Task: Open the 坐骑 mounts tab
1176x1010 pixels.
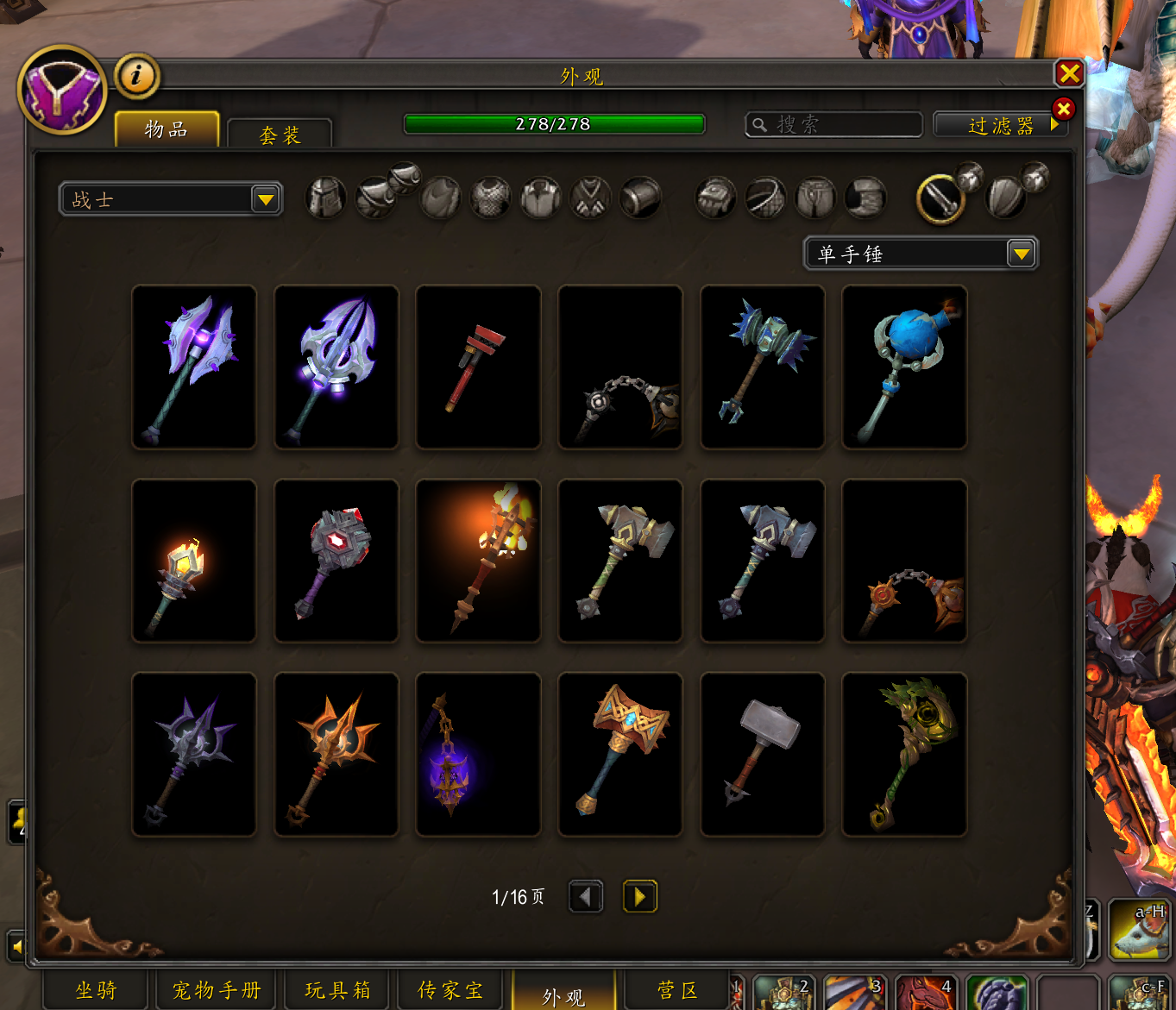Action: [x=96, y=990]
